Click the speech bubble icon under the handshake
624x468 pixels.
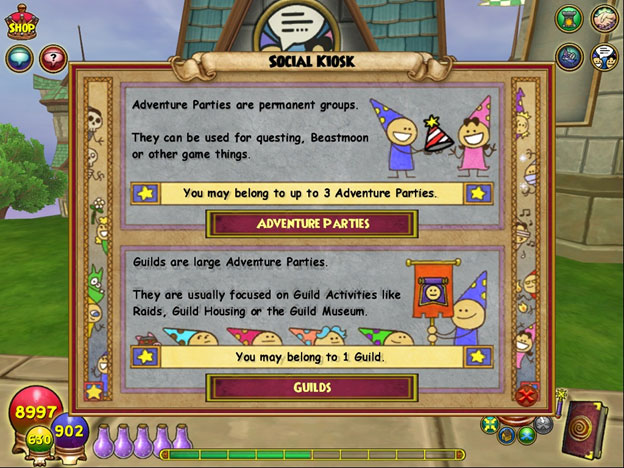[604, 55]
